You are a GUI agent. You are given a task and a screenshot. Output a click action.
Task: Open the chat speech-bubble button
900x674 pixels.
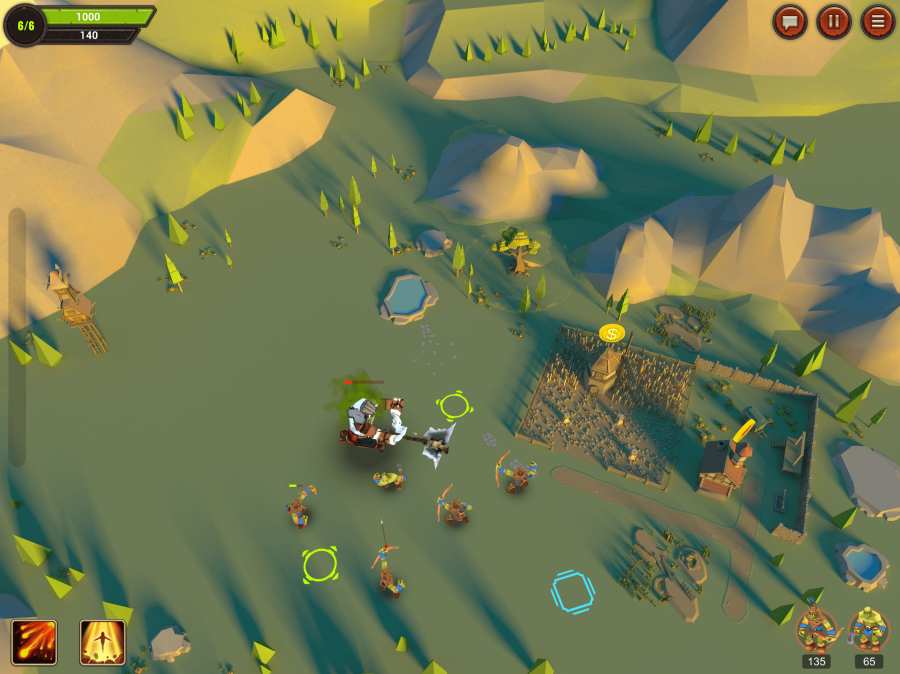coord(790,21)
